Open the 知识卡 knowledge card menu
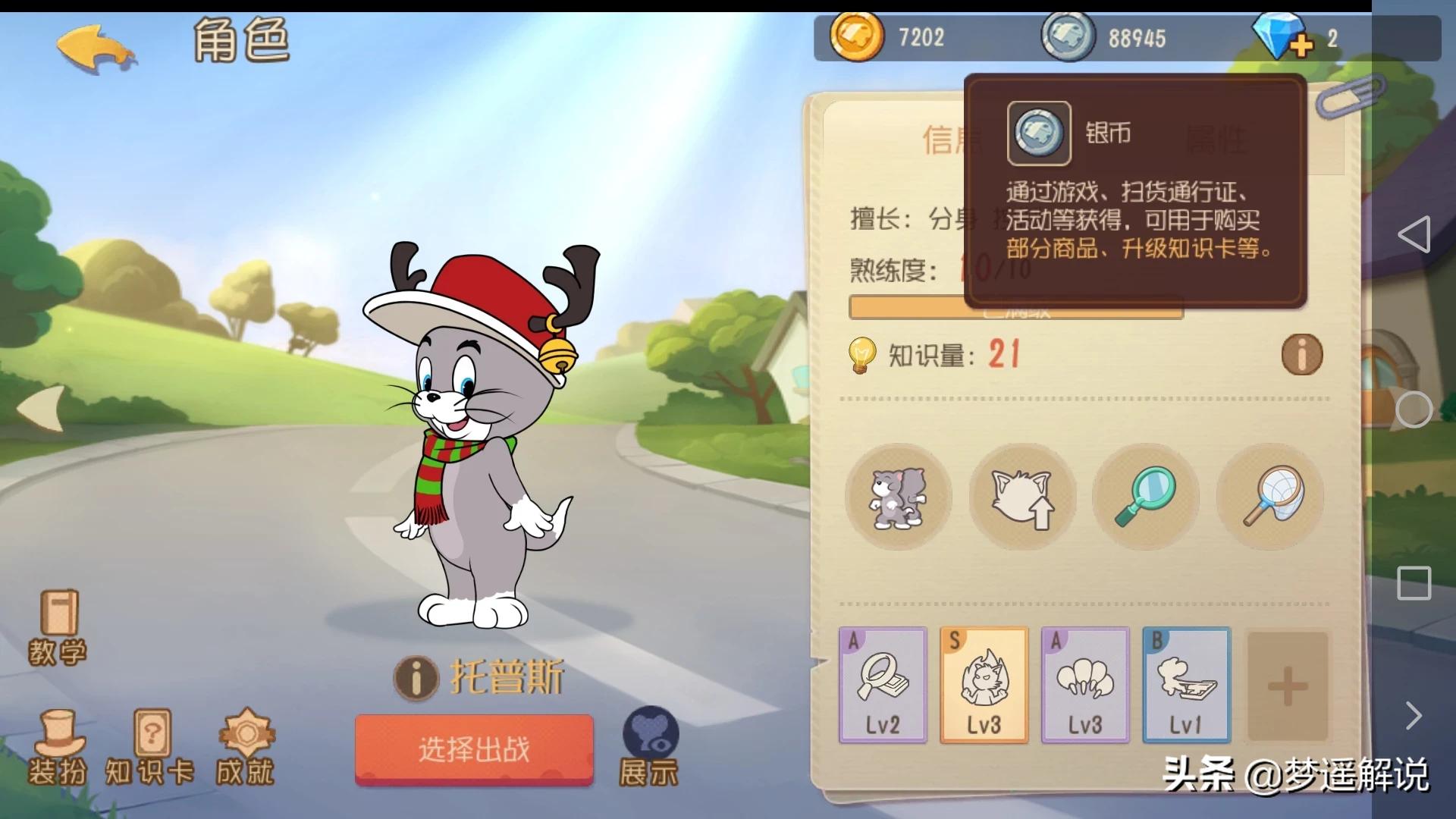This screenshot has width=1456, height=819. point(150,747)
